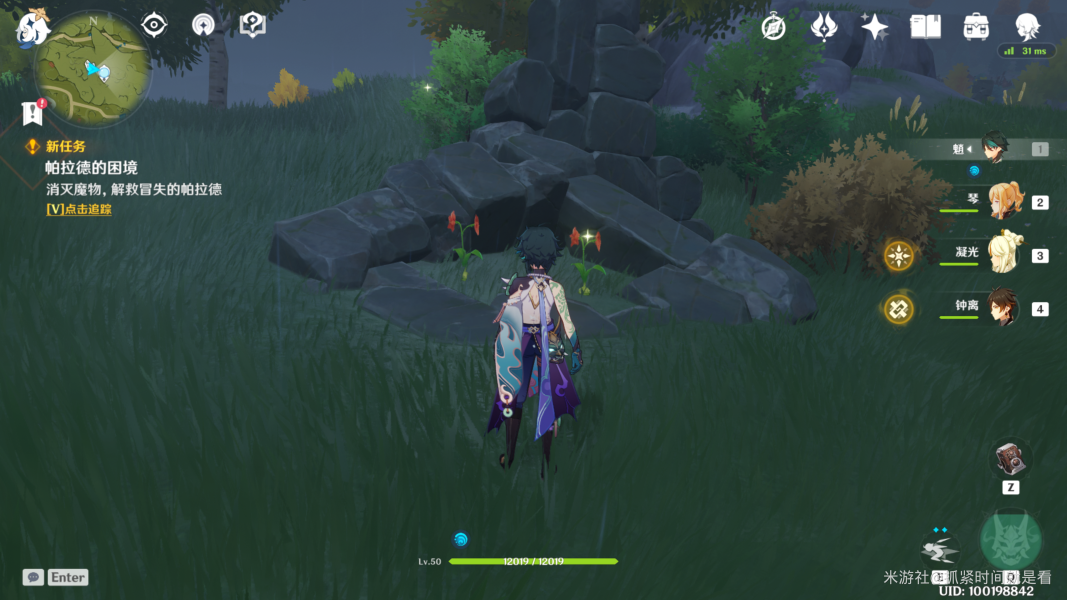Use the camera gadget
Image resolution: width=1067 pixels, height=600 pixels.
point(1010,459)
